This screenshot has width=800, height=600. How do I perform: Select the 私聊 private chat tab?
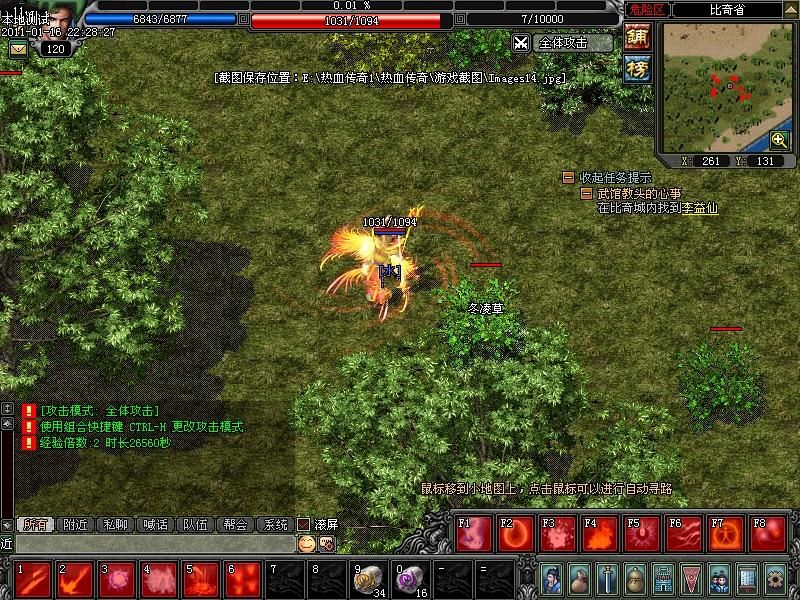point(116,524)
